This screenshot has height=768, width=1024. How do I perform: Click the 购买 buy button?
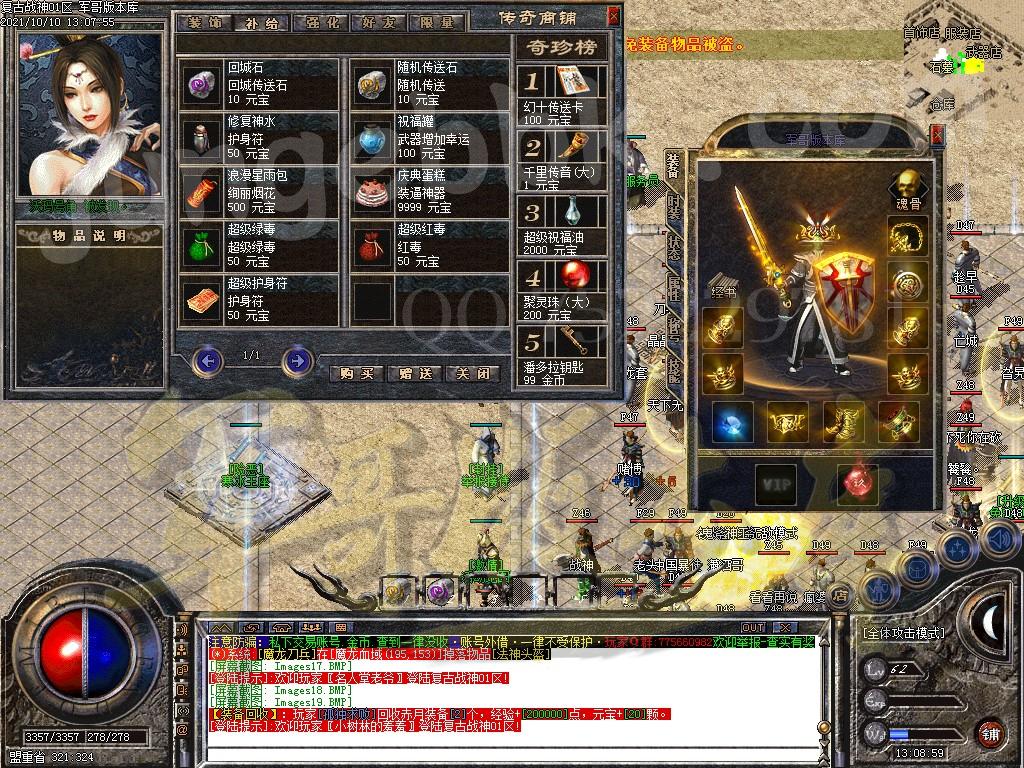(x=357, y=373)
